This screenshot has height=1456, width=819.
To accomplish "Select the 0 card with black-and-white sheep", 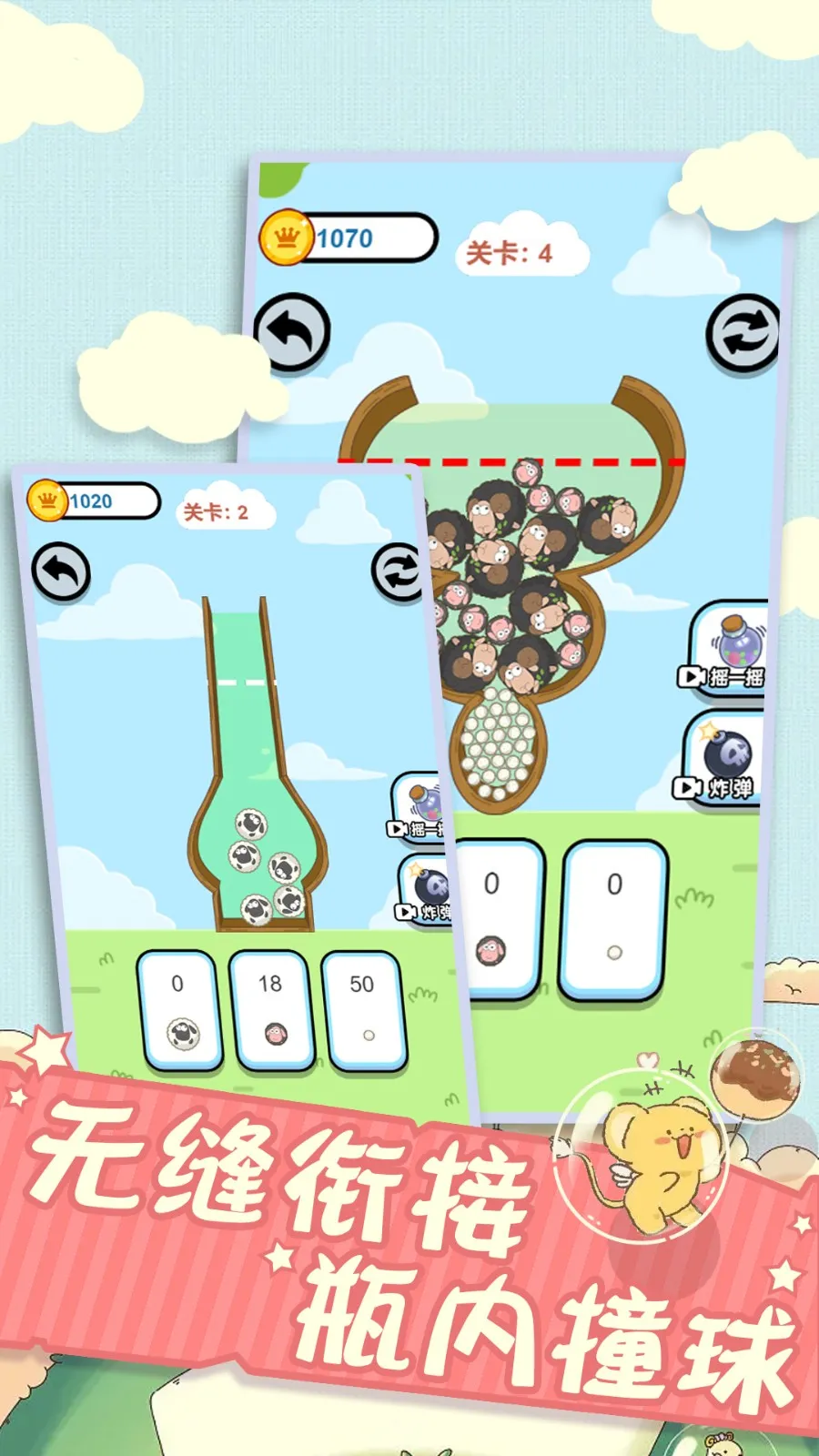I will (x=180, y=1008).
